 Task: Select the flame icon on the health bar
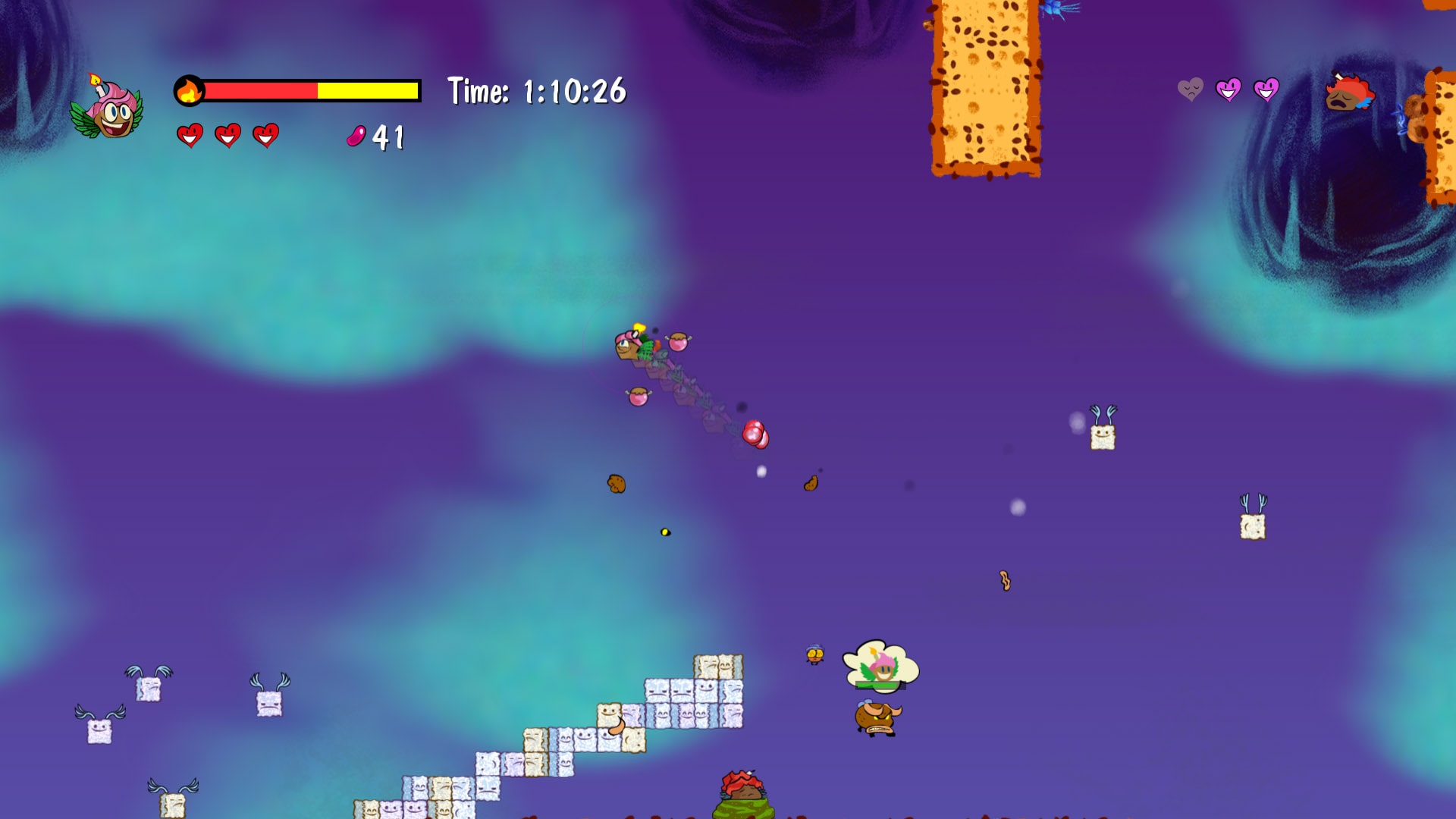pos(190,89)
